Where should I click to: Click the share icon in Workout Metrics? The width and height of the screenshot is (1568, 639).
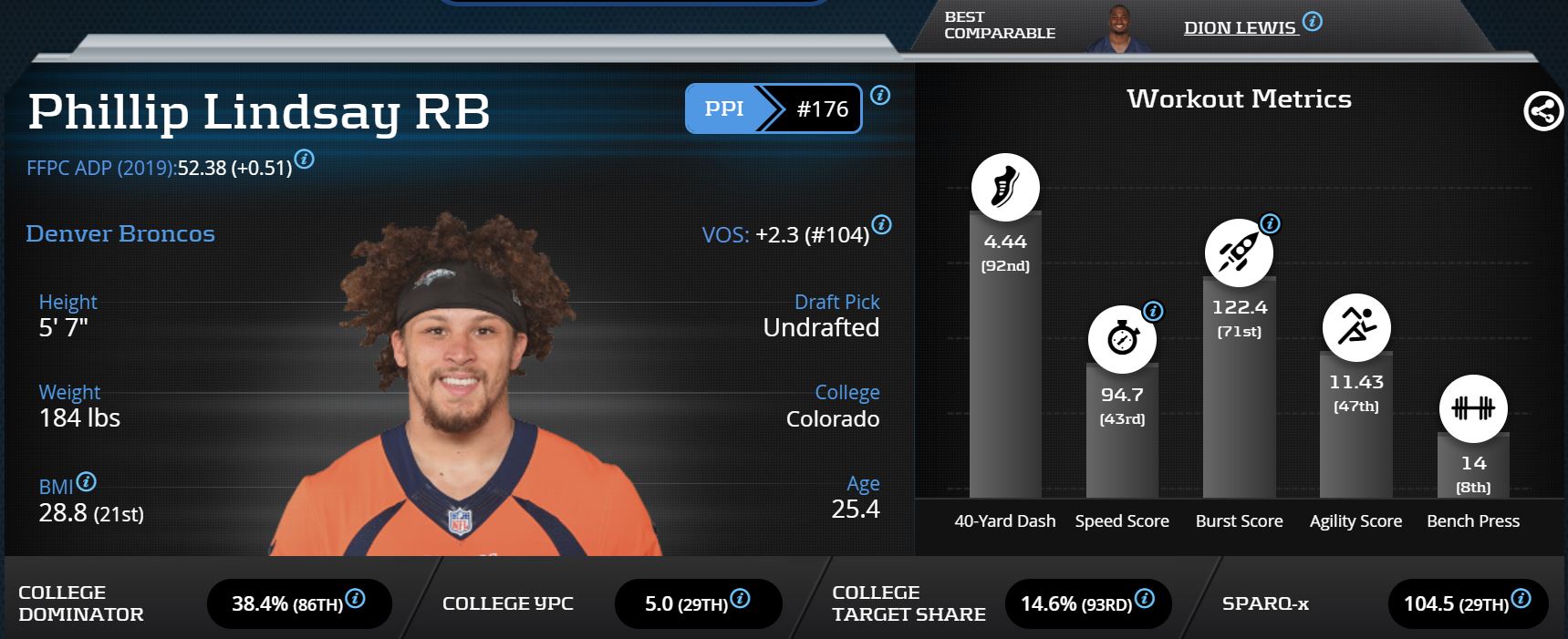[x=1542, y=112]
